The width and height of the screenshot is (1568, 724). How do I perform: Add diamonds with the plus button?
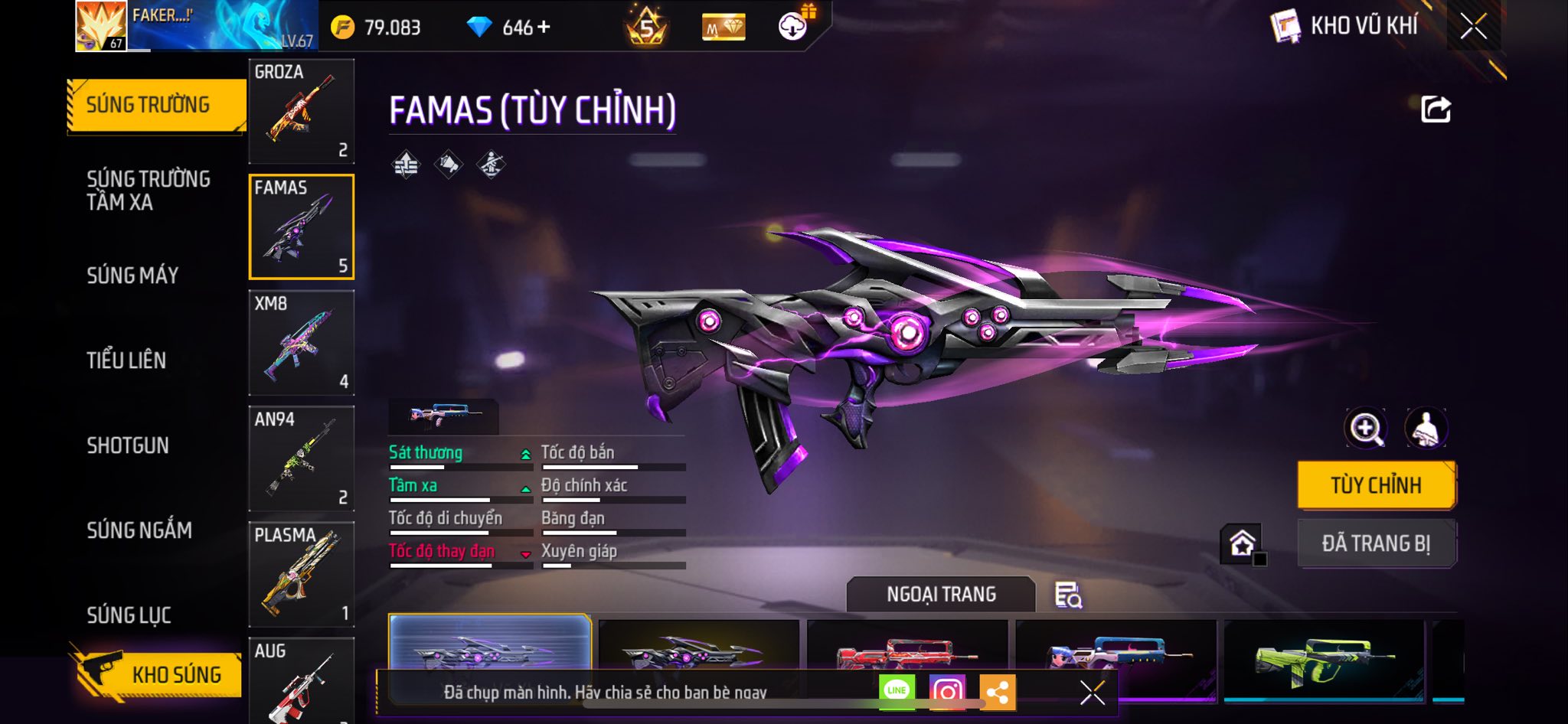544,28
